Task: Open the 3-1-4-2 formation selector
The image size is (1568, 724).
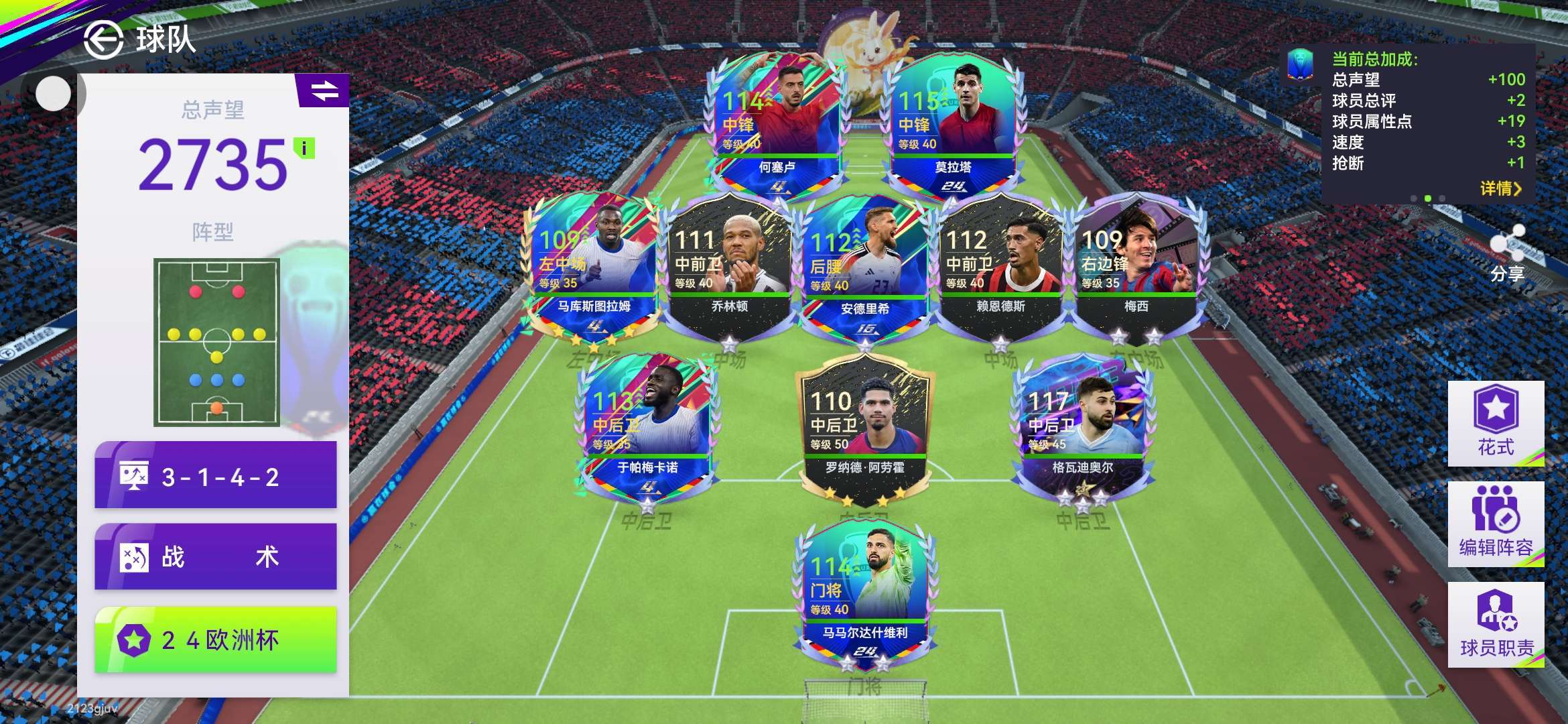Action: pos(216,477)
